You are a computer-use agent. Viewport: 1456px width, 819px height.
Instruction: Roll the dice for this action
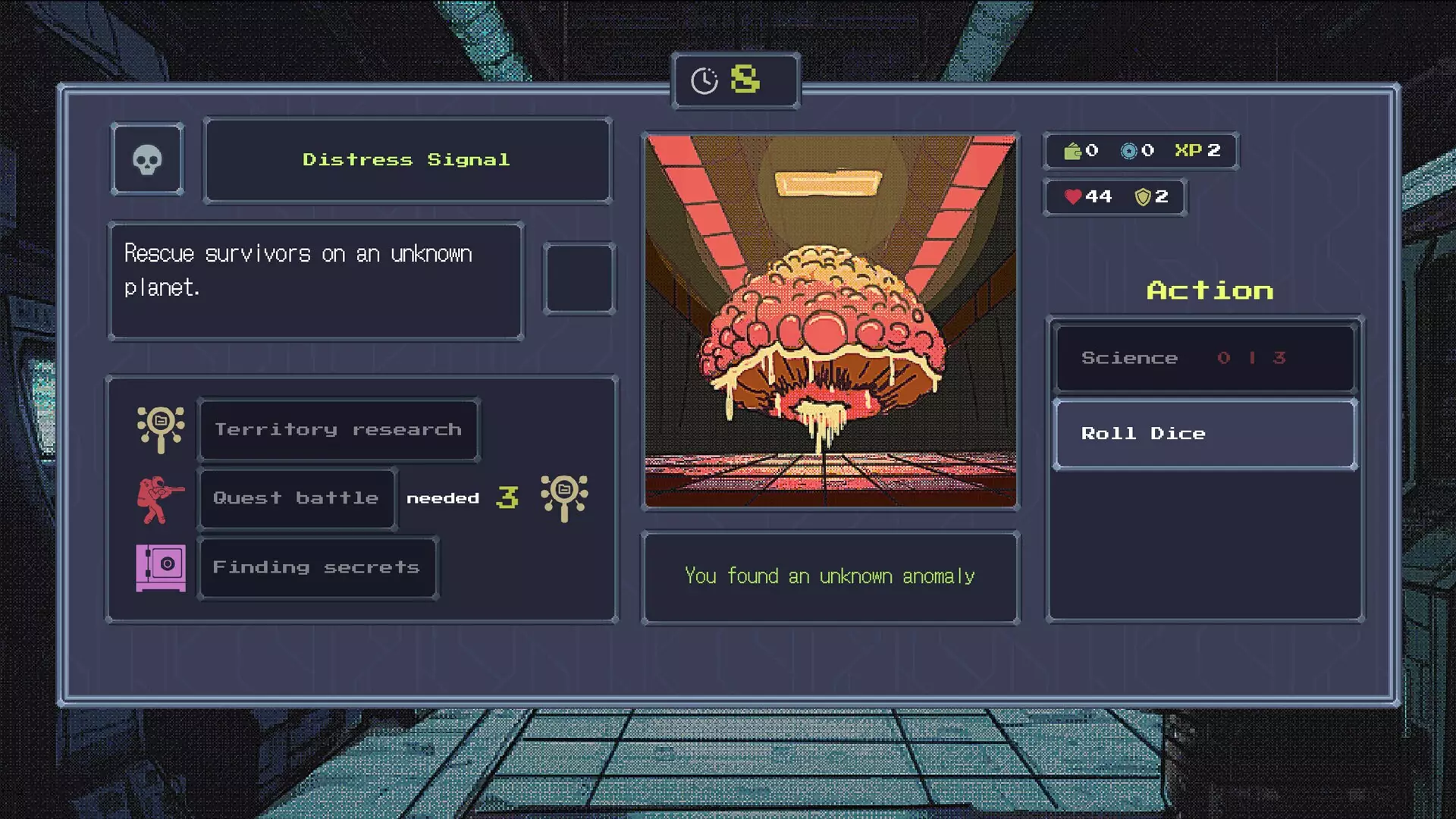coord(1204,434)
